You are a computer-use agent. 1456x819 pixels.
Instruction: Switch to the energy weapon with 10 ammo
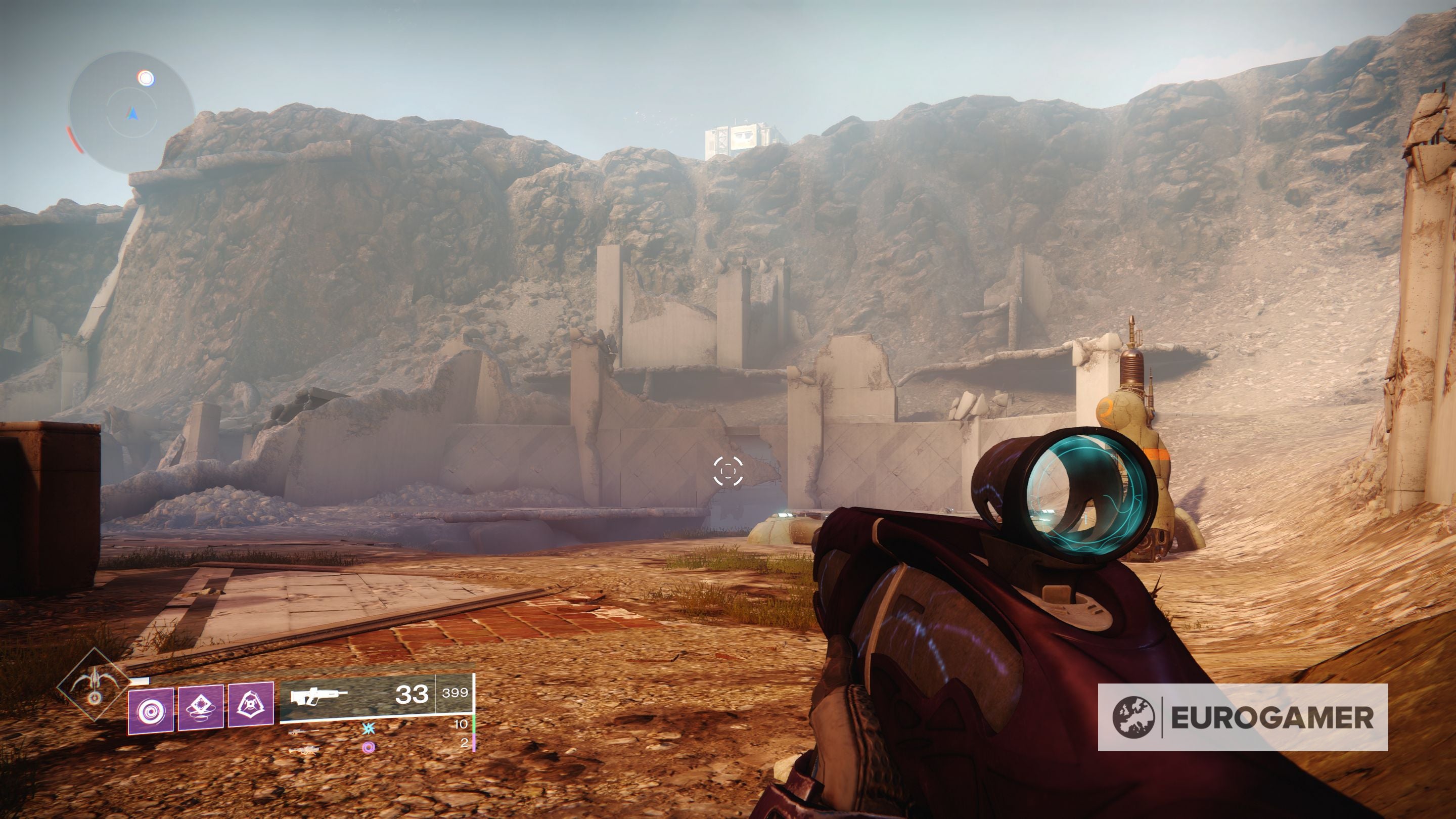tap(303, 732)
